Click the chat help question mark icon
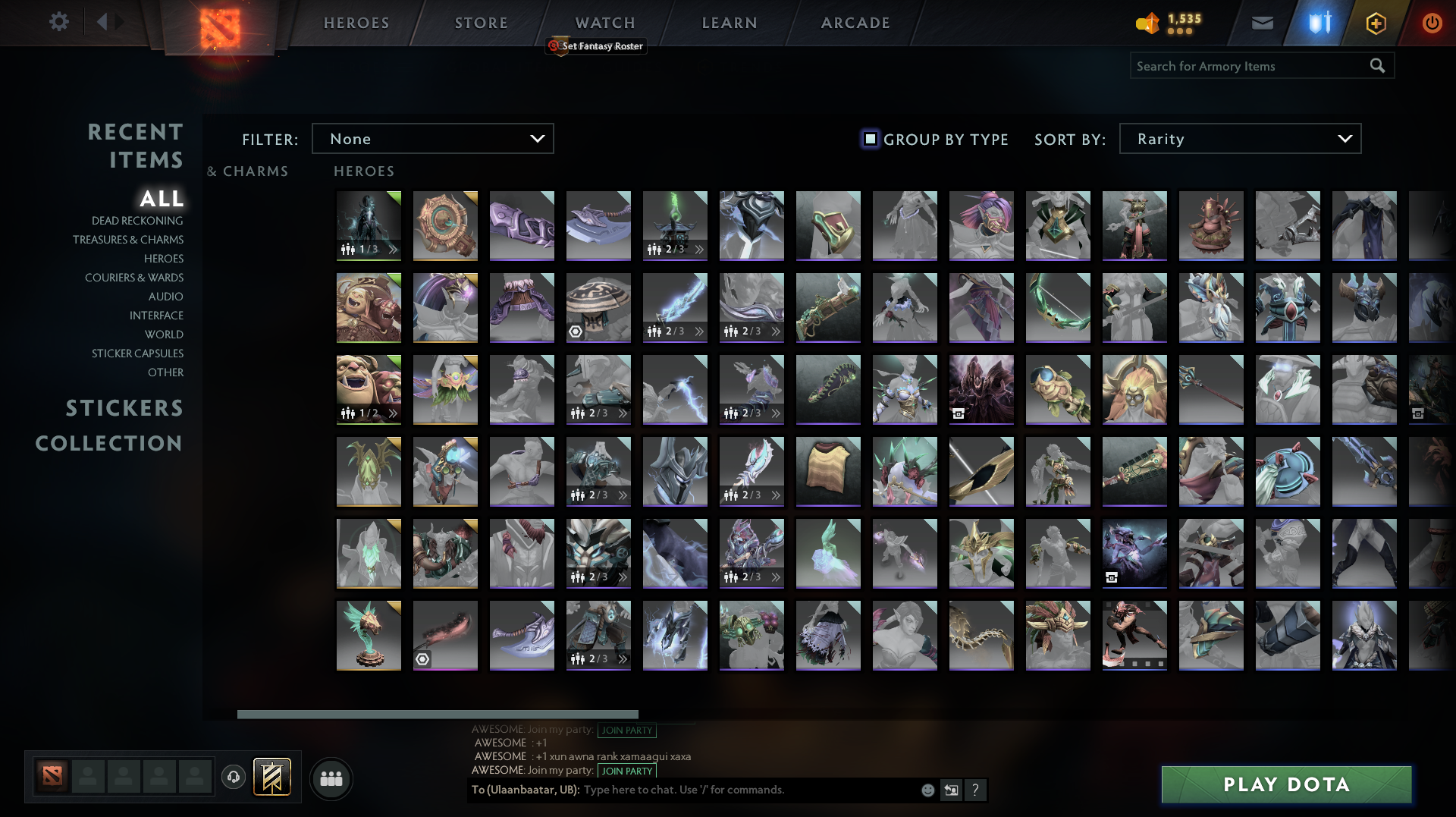 976,790
